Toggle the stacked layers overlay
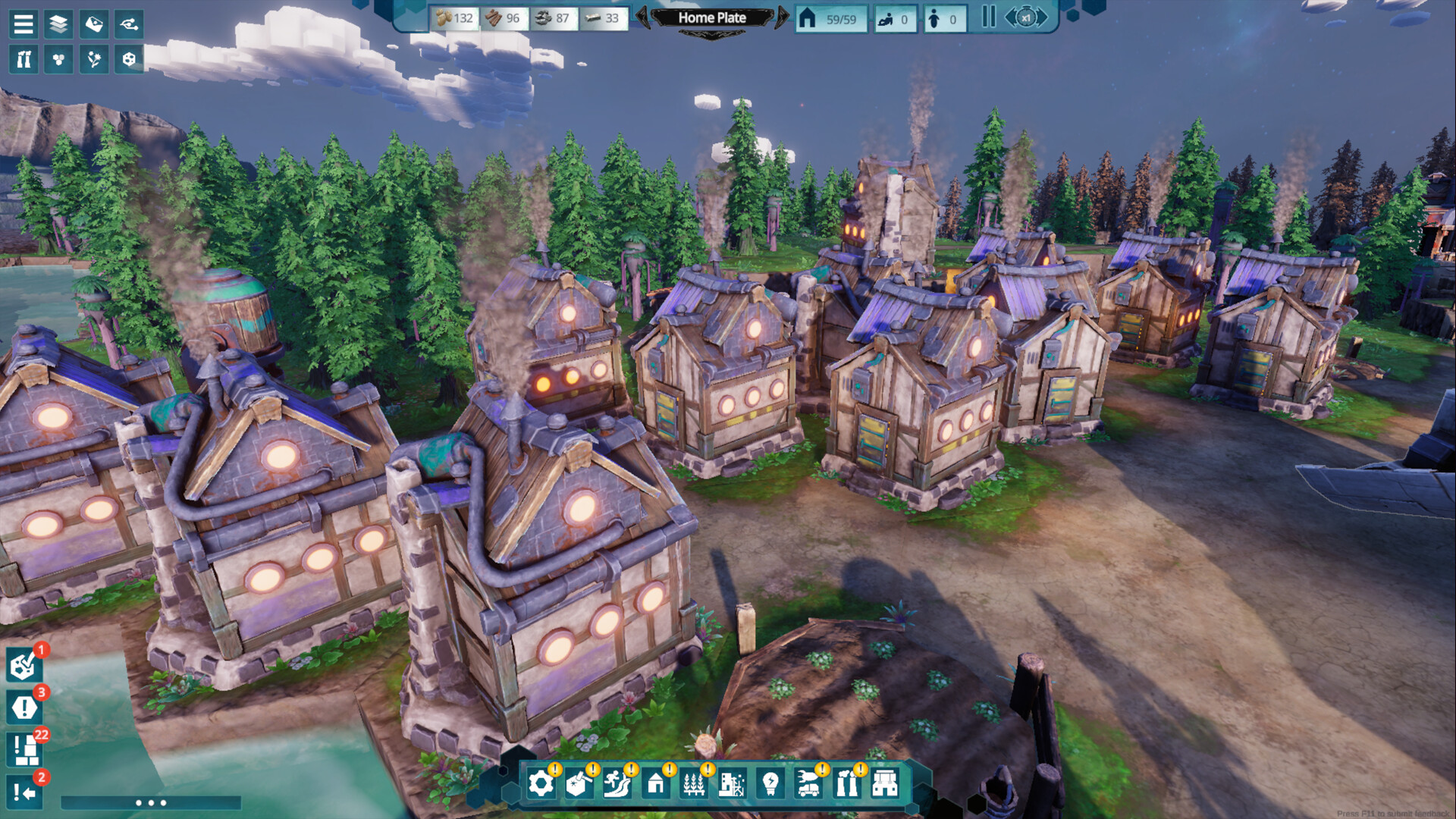1456x819 pixels. 58,24
